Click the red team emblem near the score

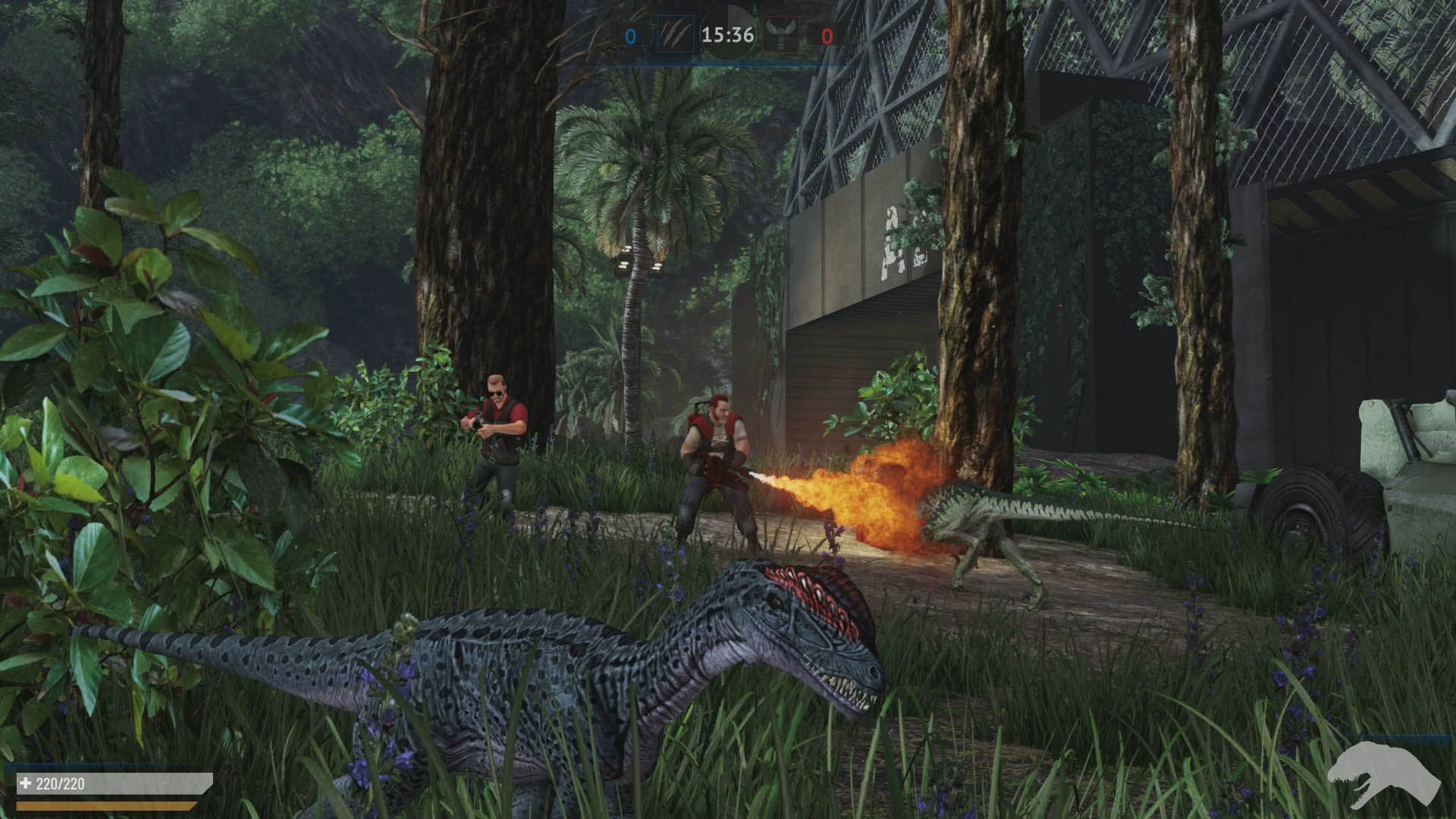click(783, 33)
